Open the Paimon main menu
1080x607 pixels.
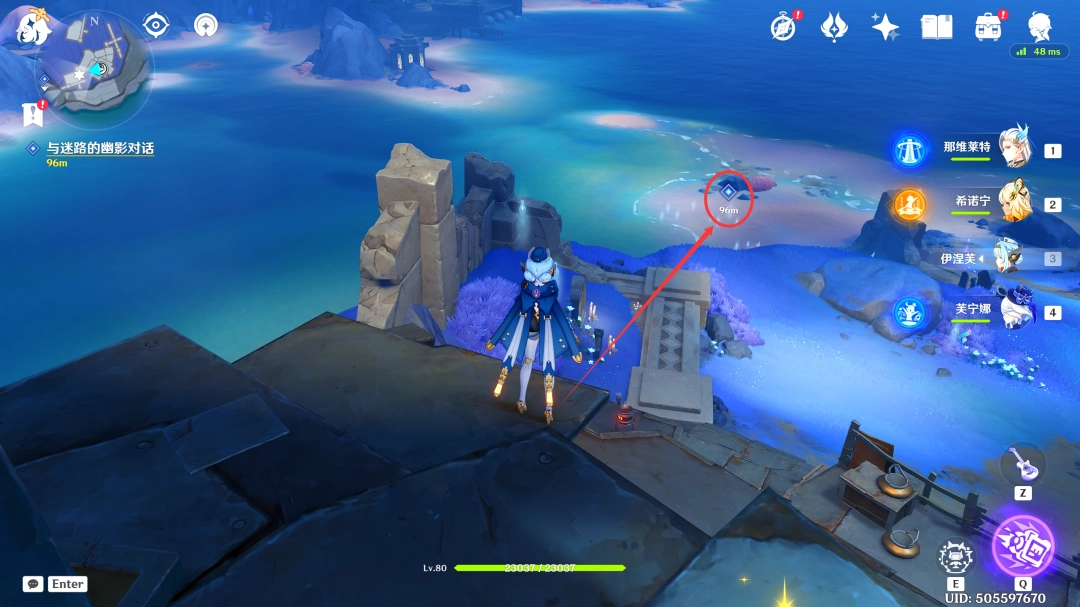[x=32, y=29]
